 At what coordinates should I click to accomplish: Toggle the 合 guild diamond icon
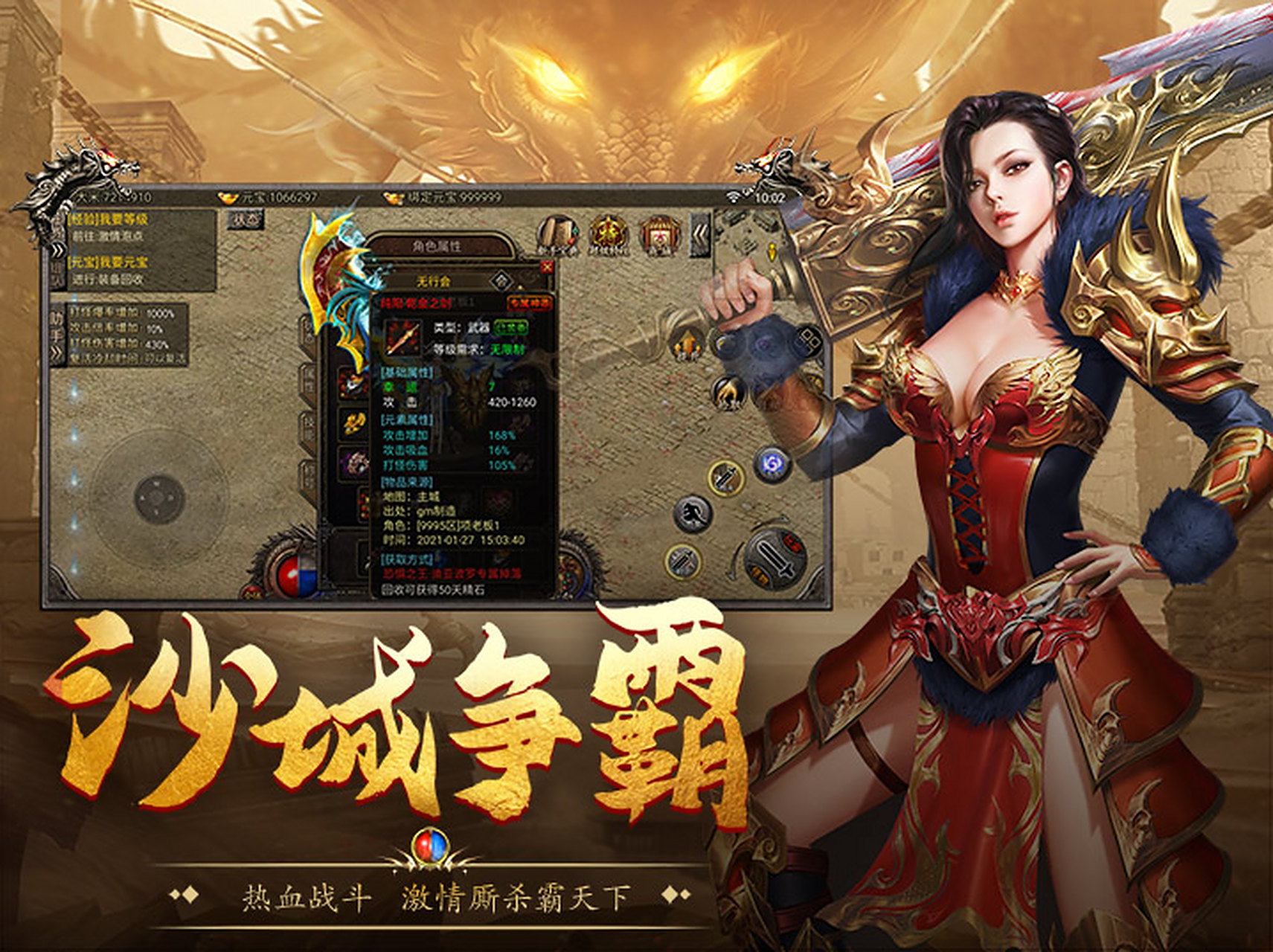pos(502,280)
